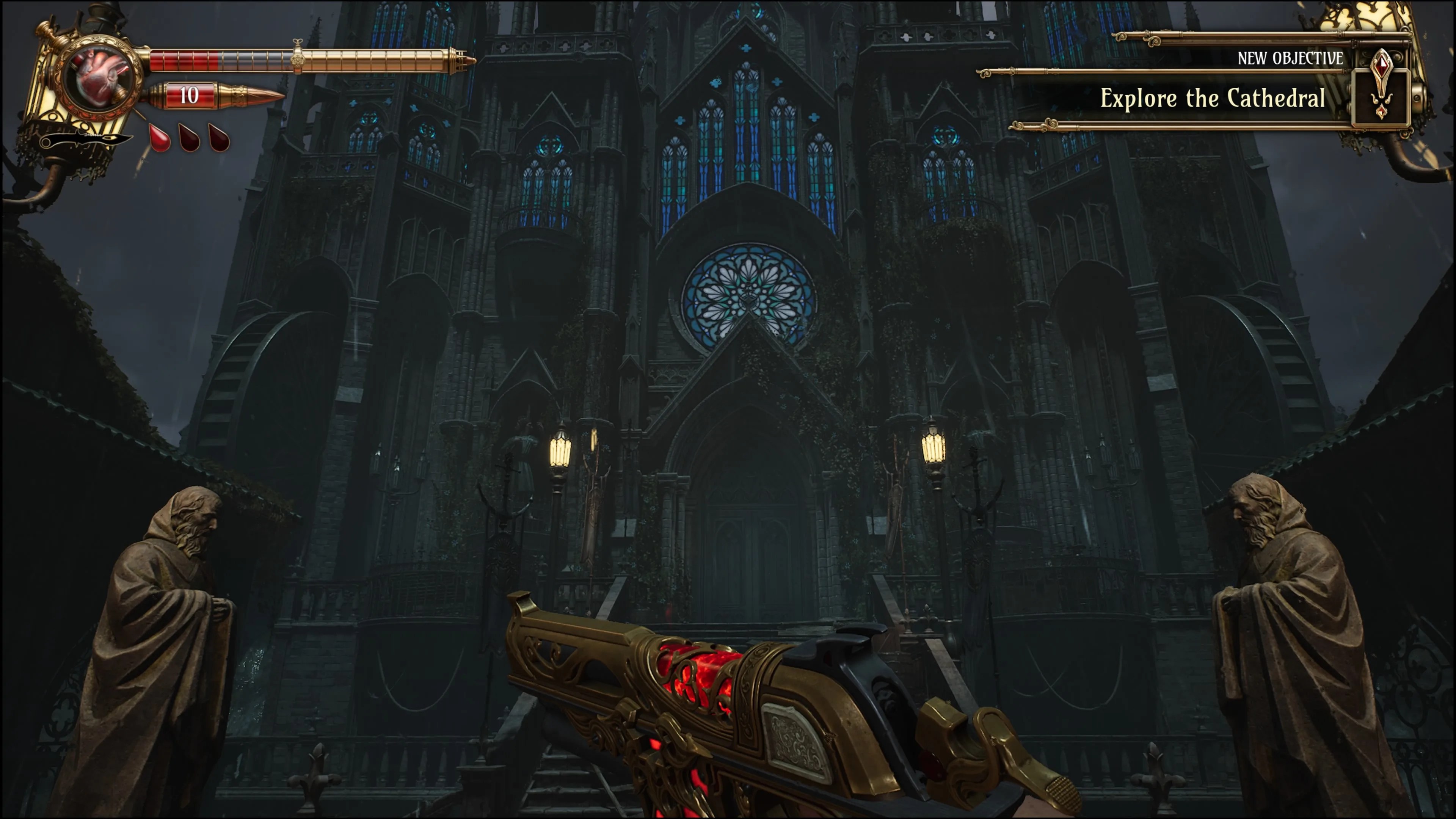
Task: Click the Explore the Cathedral objective banner
Action: (1212, 98)
